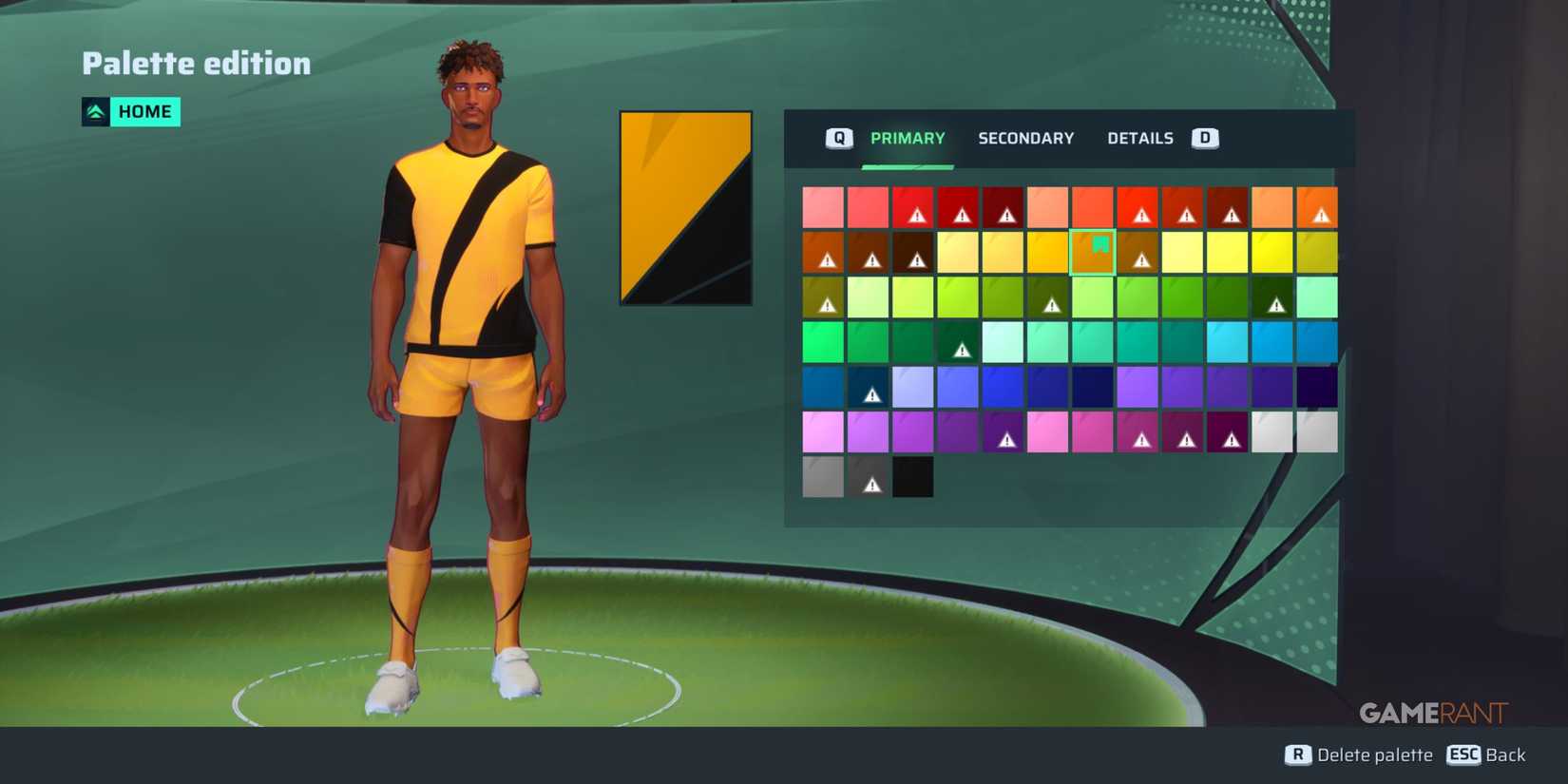Click the Q keyboard shortcut icon

pyautogui.click(x=837, y=137)
